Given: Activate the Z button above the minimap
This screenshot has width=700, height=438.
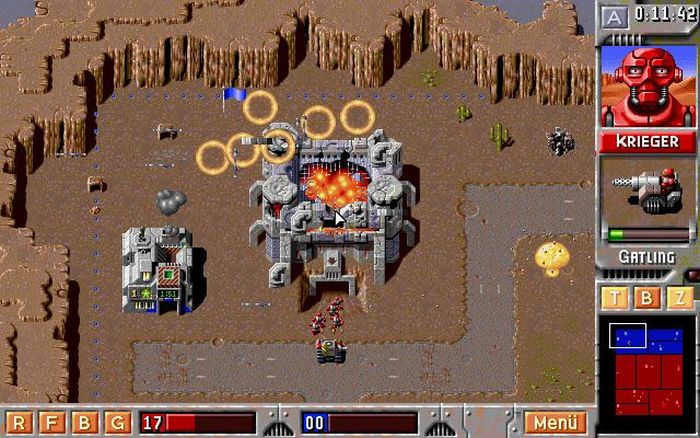Looking at the screenshot, I should pos(680,297).
